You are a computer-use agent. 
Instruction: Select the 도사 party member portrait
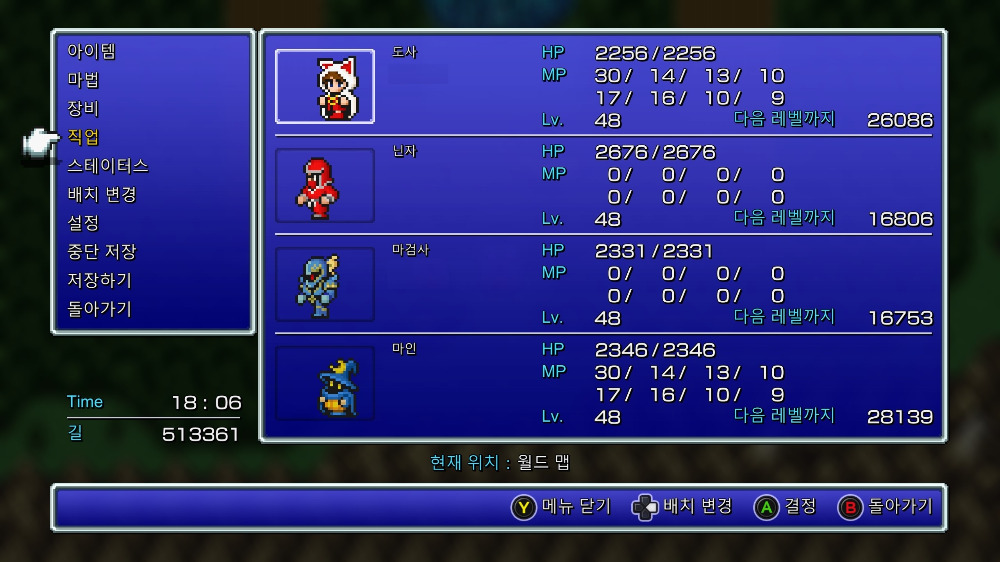tap(325, 87)
